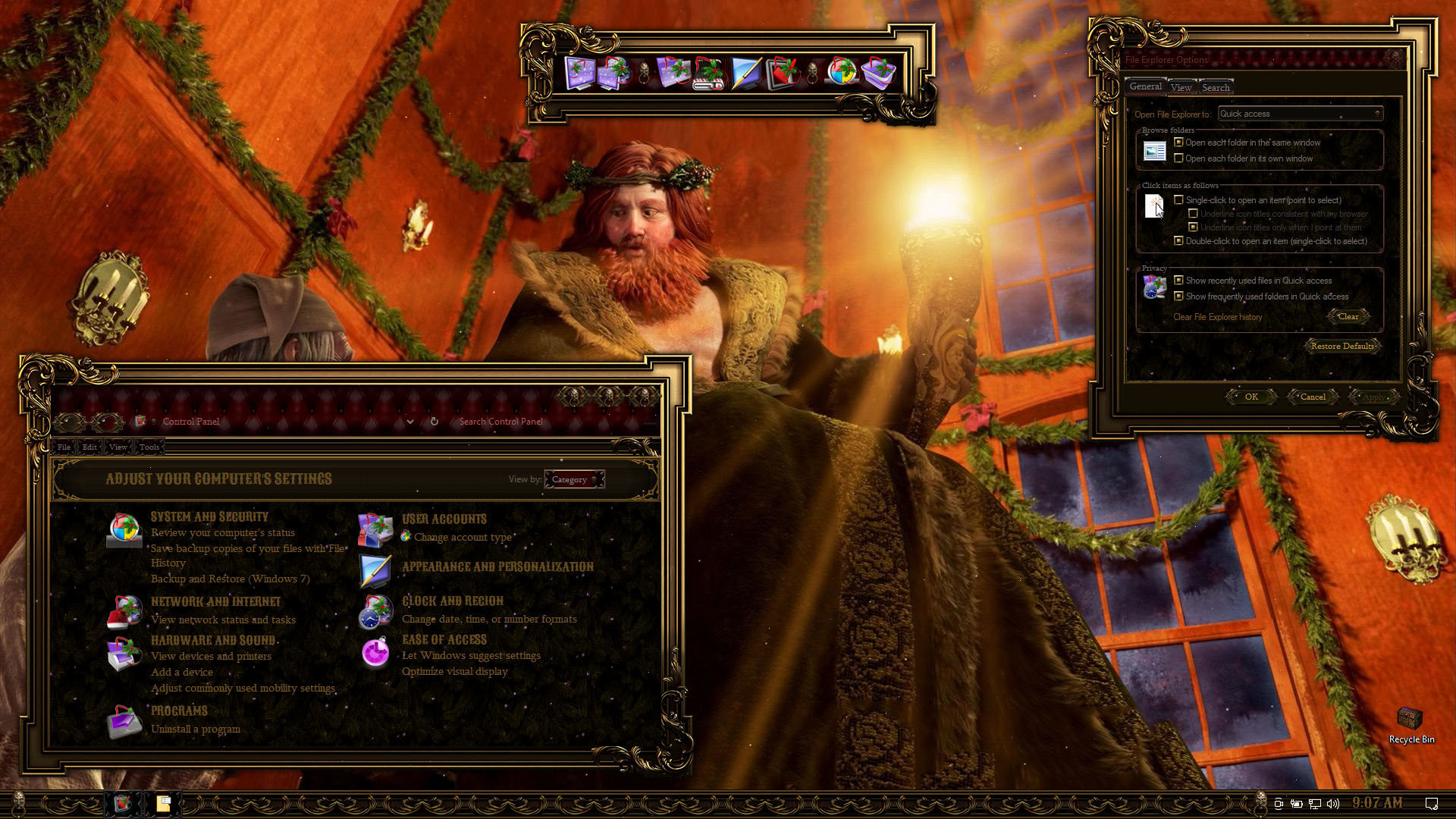1456x819 pixels.
Task: Open Ease of Access settings
Action: pos(444,640)
